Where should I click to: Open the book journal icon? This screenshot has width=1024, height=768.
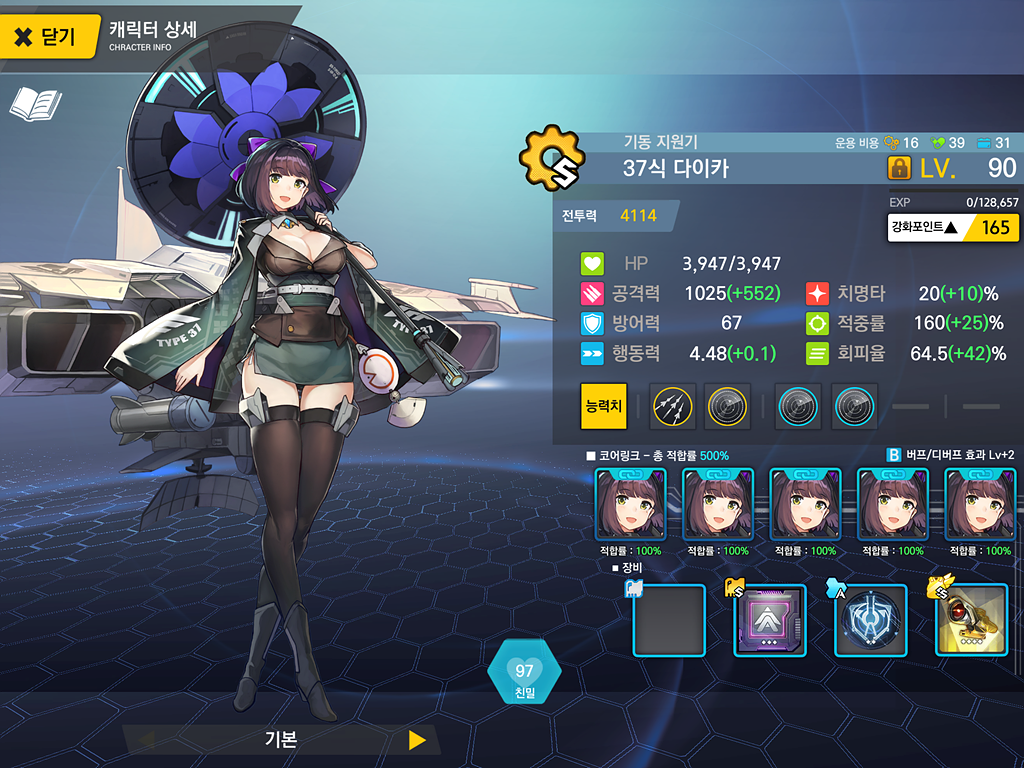coord(35,104)
